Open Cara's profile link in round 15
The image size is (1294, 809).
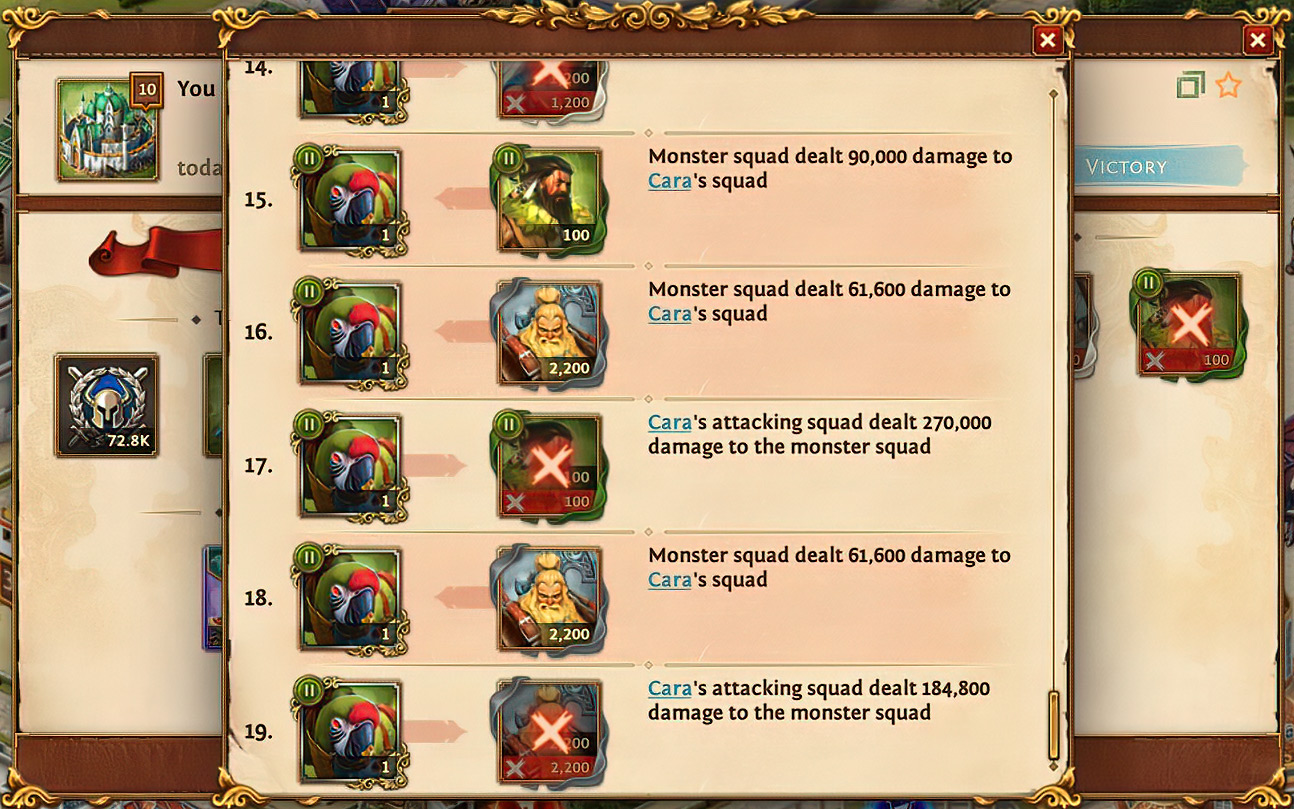[x=669, y=181]
